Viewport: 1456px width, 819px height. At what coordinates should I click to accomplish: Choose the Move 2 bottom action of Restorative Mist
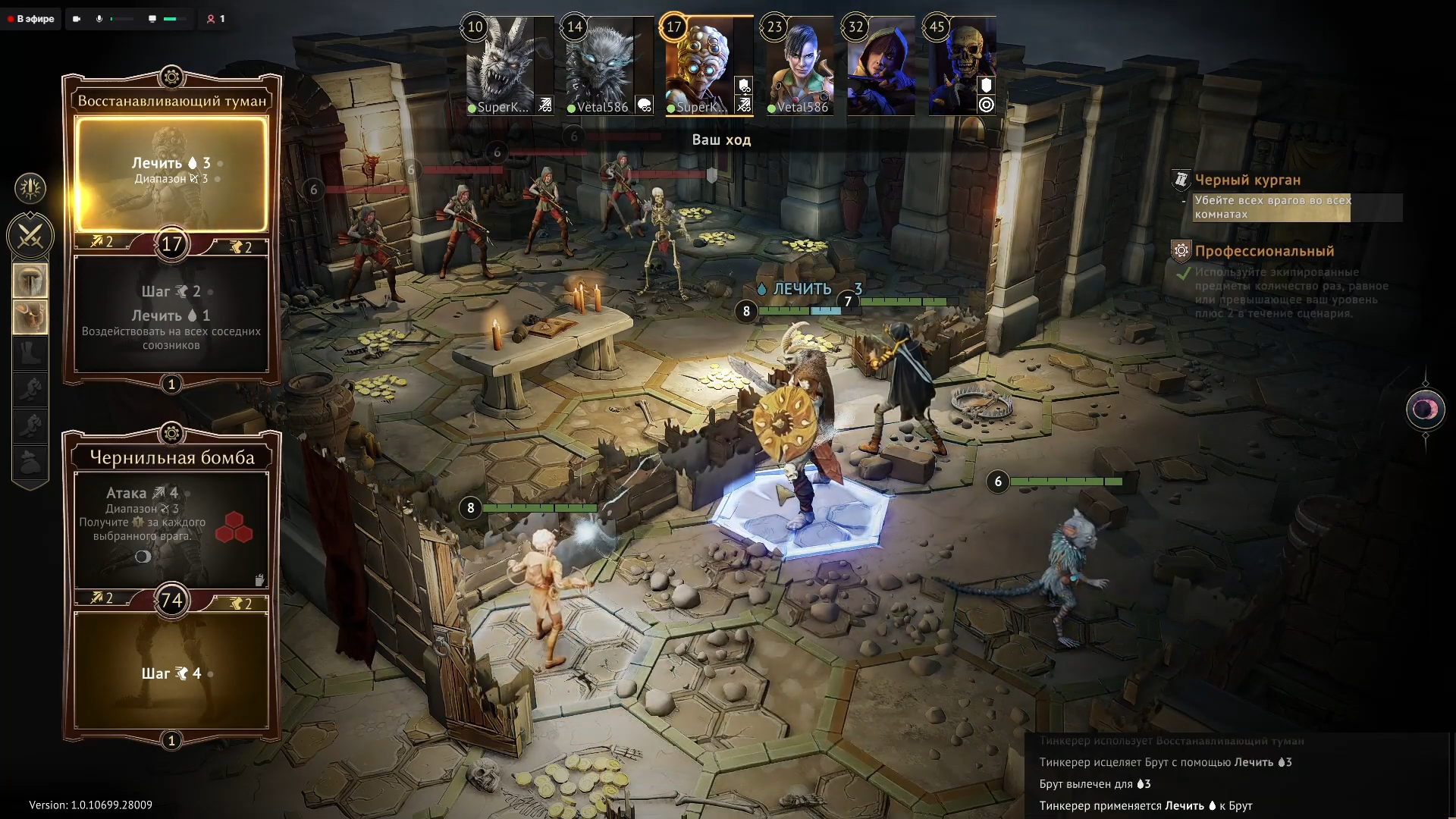(171, 315)
